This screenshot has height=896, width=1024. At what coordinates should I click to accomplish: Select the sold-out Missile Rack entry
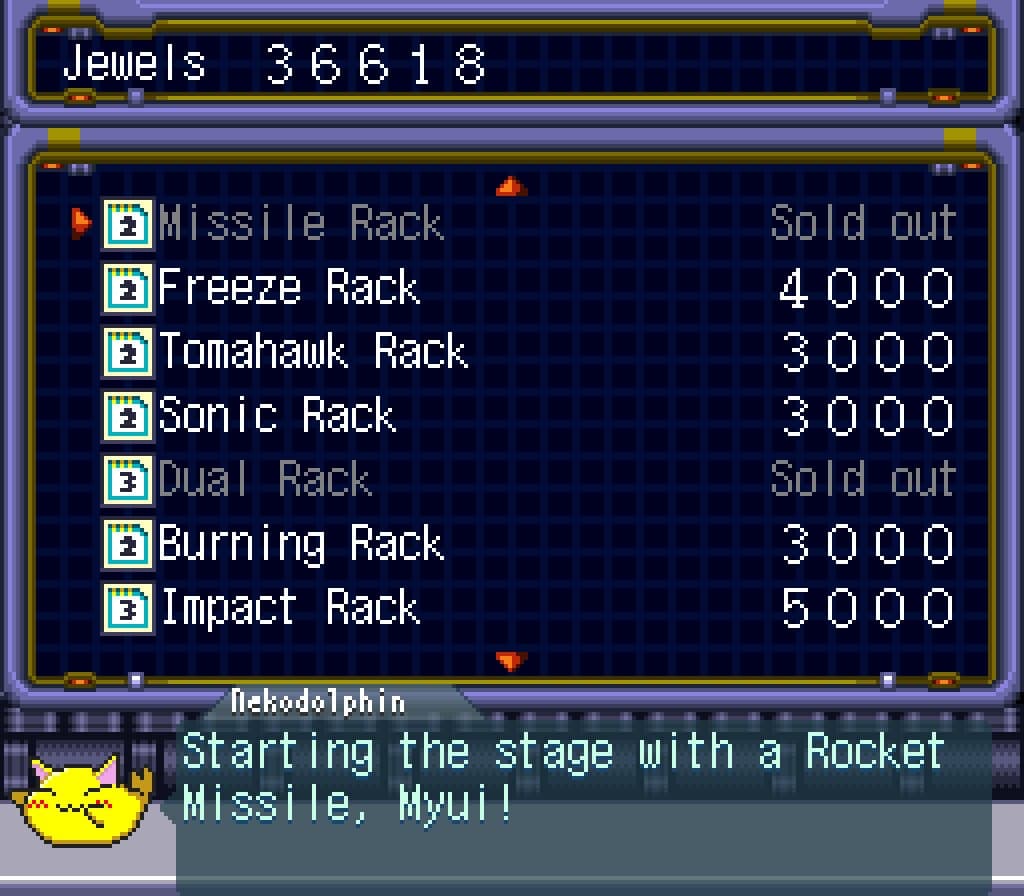coord(300,223)
